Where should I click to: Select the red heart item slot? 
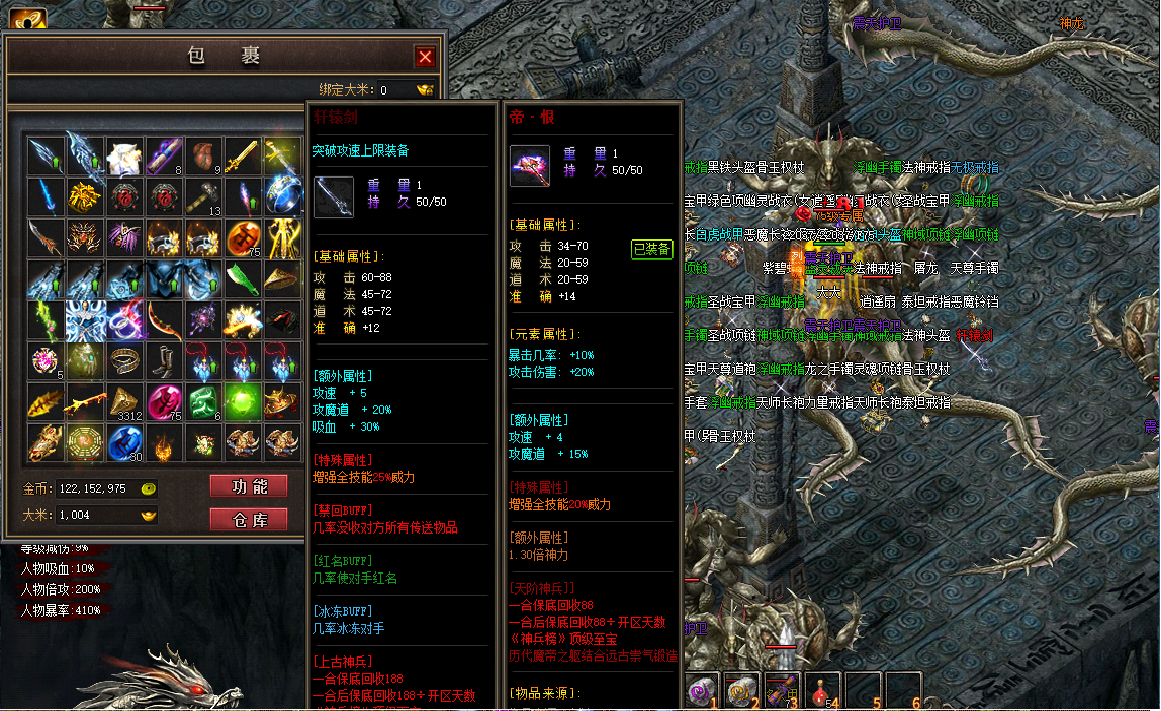[x=203, y=155]
